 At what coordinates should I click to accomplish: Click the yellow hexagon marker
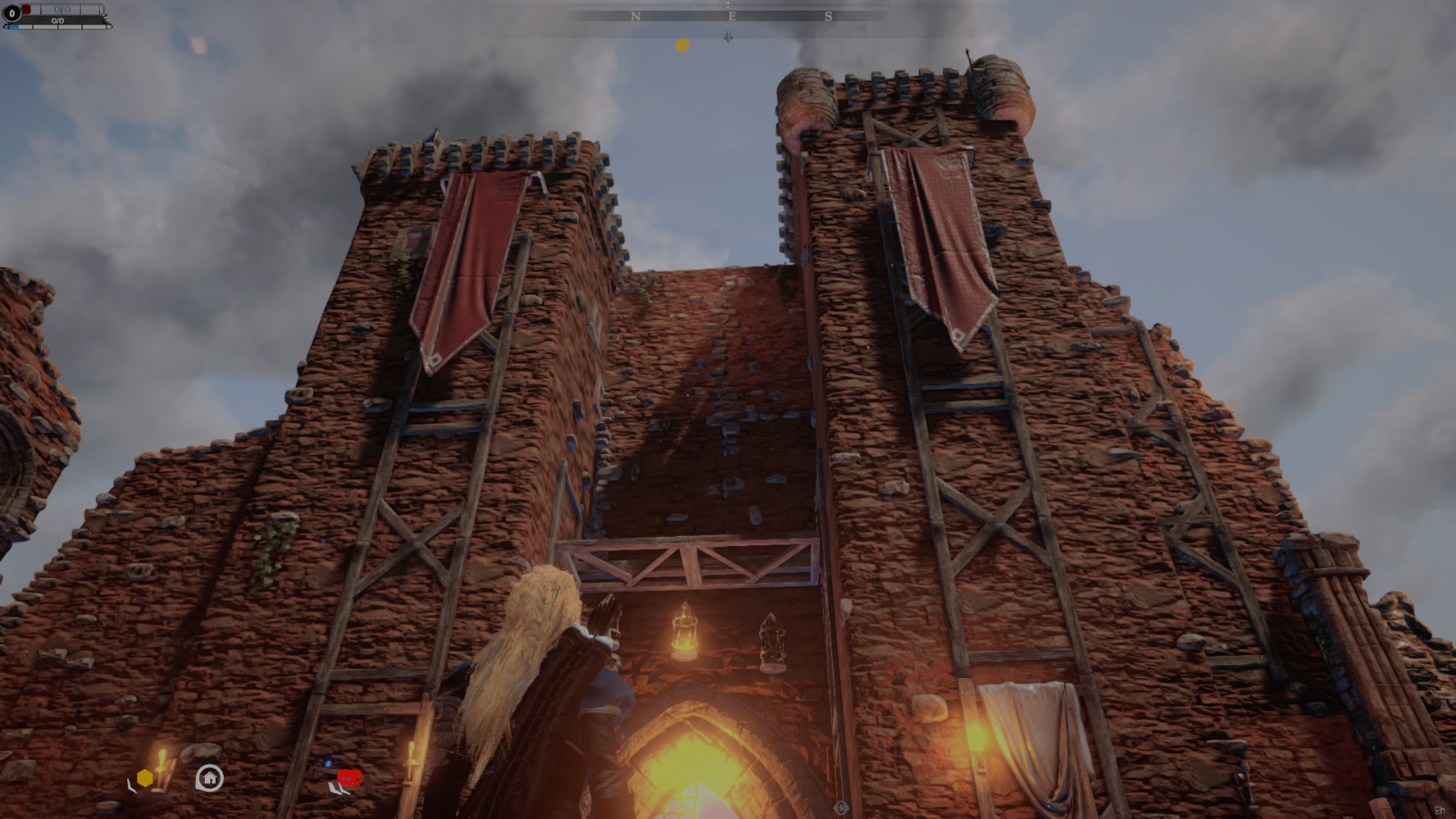point(145,778)
